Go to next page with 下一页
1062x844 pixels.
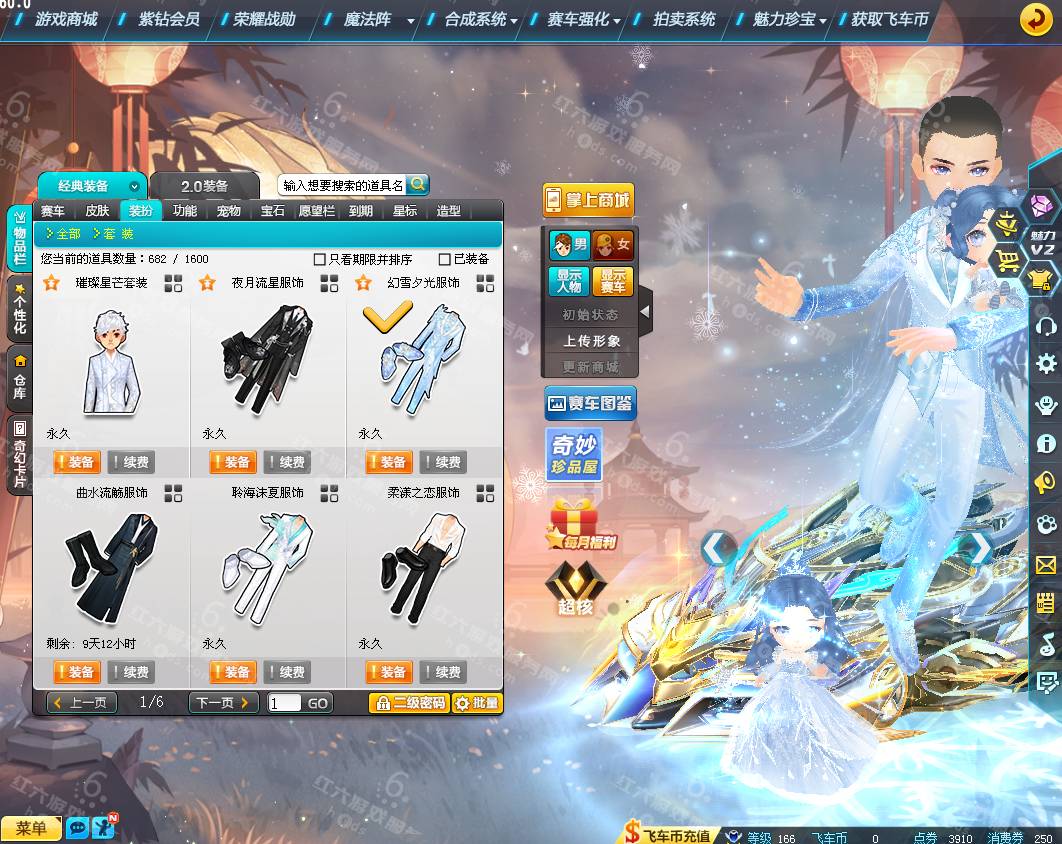(x=223, y=703)
